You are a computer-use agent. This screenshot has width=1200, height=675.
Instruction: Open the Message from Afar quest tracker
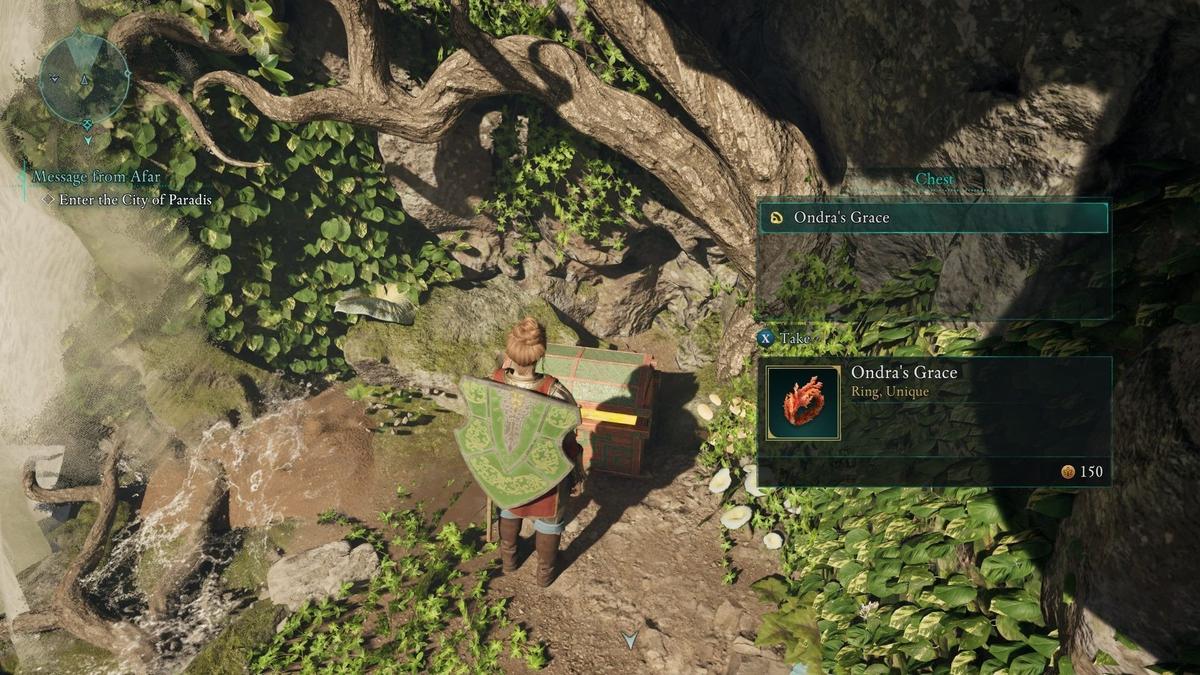pyautogui.click(x=96, y=177)
